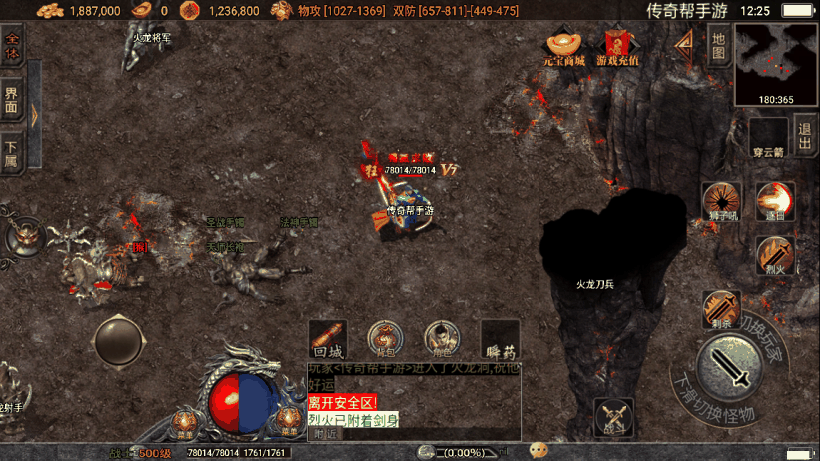The height and width of the screenshot is (461, 820).
Task: Open the 游戏充值 recharge page
Action: (617, 47)
